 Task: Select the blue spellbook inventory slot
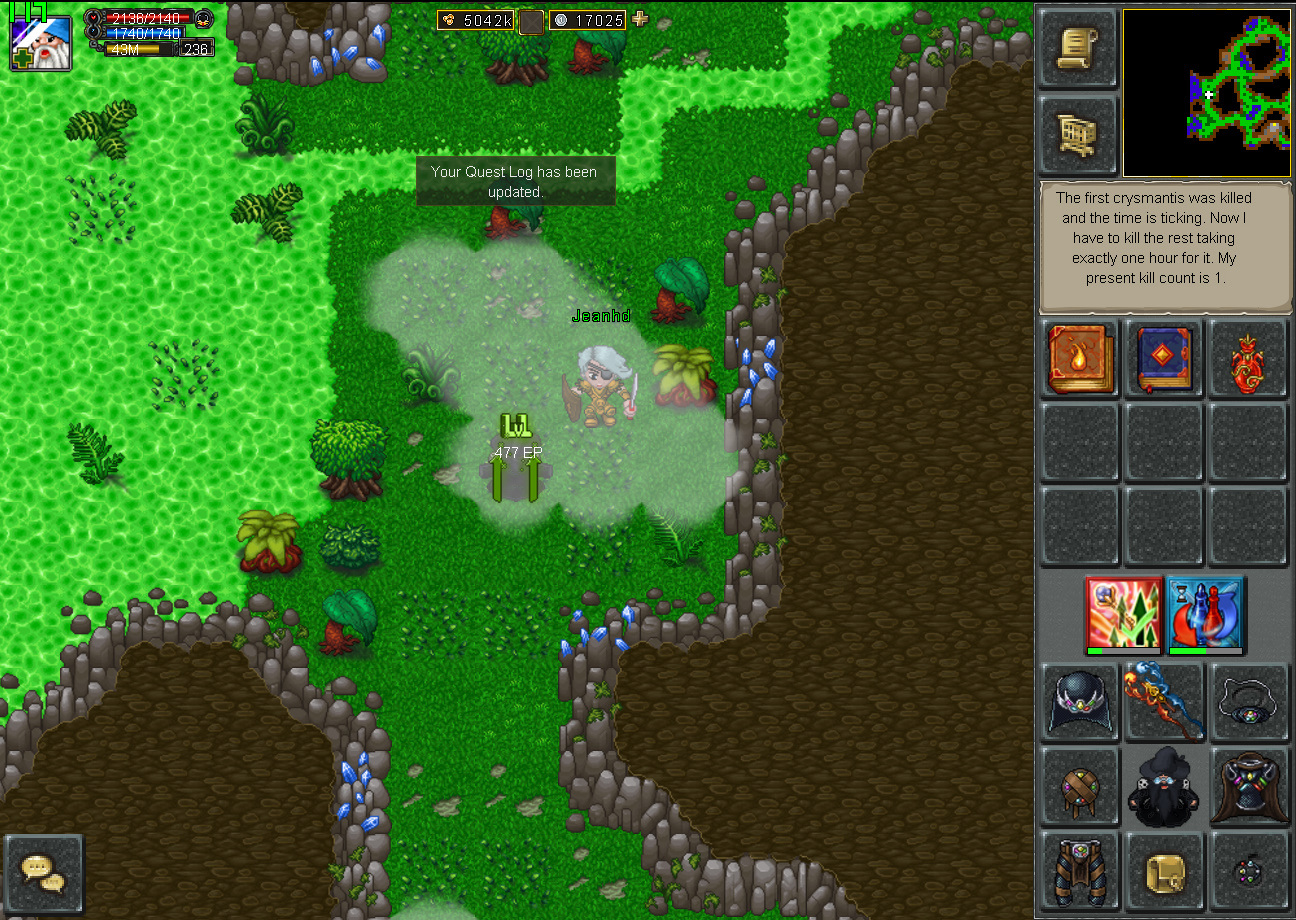1165,358
